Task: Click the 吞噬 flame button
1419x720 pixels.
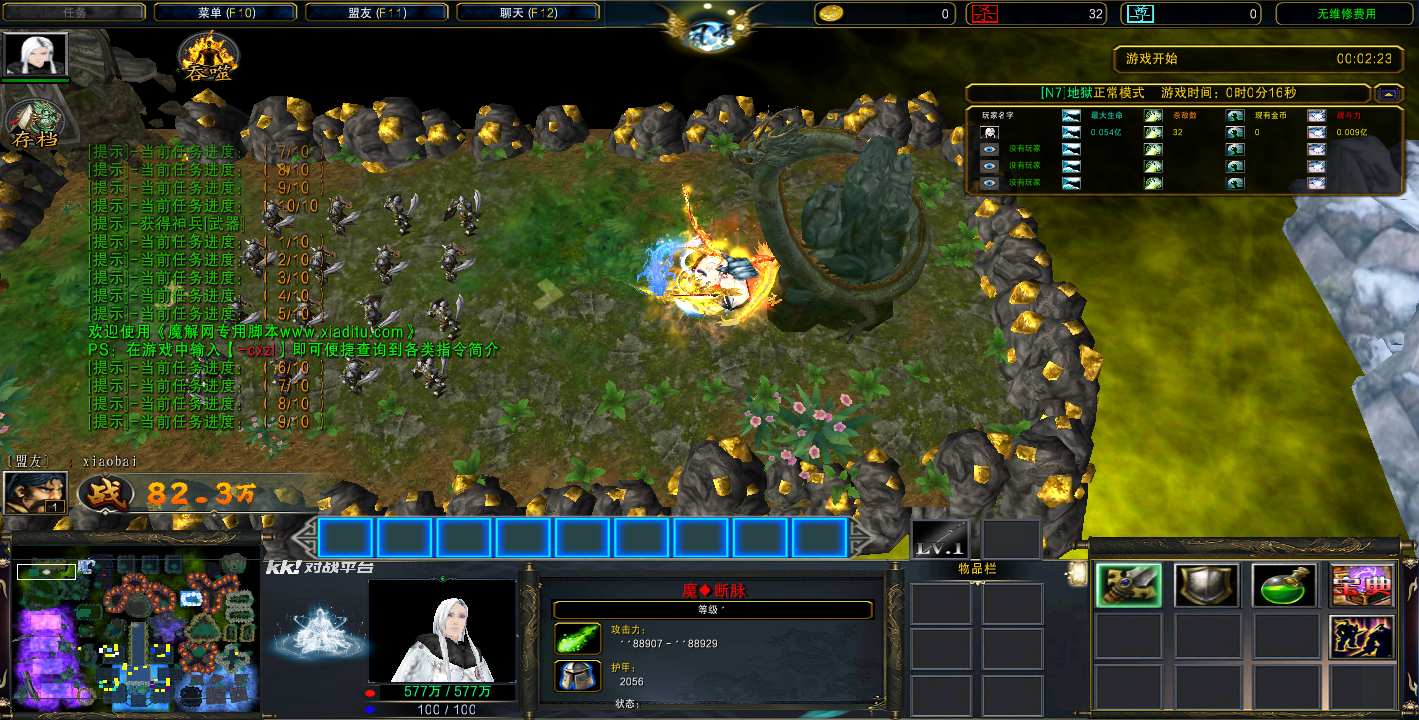Action: click(208, 58)
